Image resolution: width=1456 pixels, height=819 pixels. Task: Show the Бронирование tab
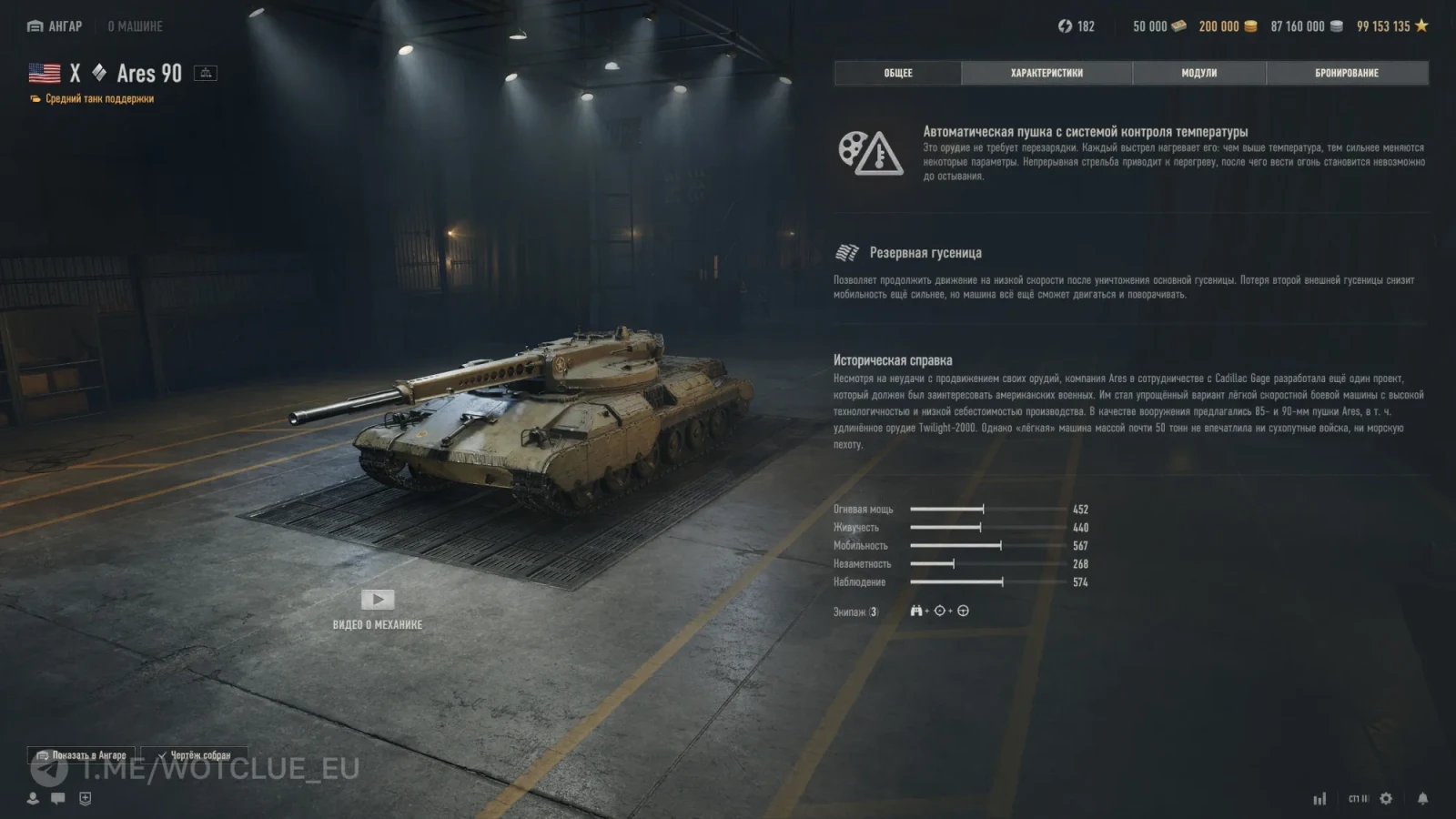1346,73
